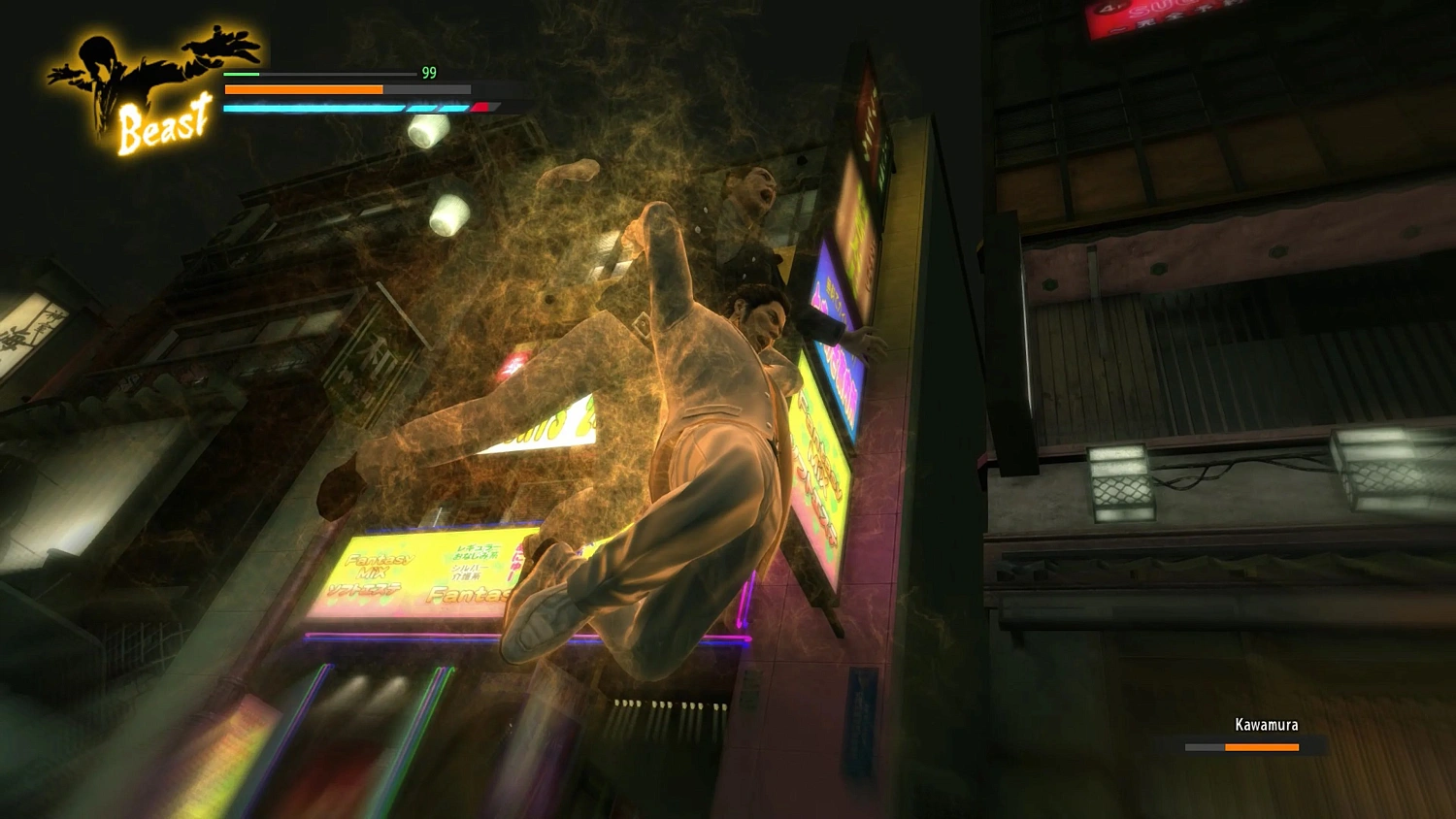The height and width of the screenshot is (819, 1456).
Task: Click the '99' experience counter
Action: (429, 73)
